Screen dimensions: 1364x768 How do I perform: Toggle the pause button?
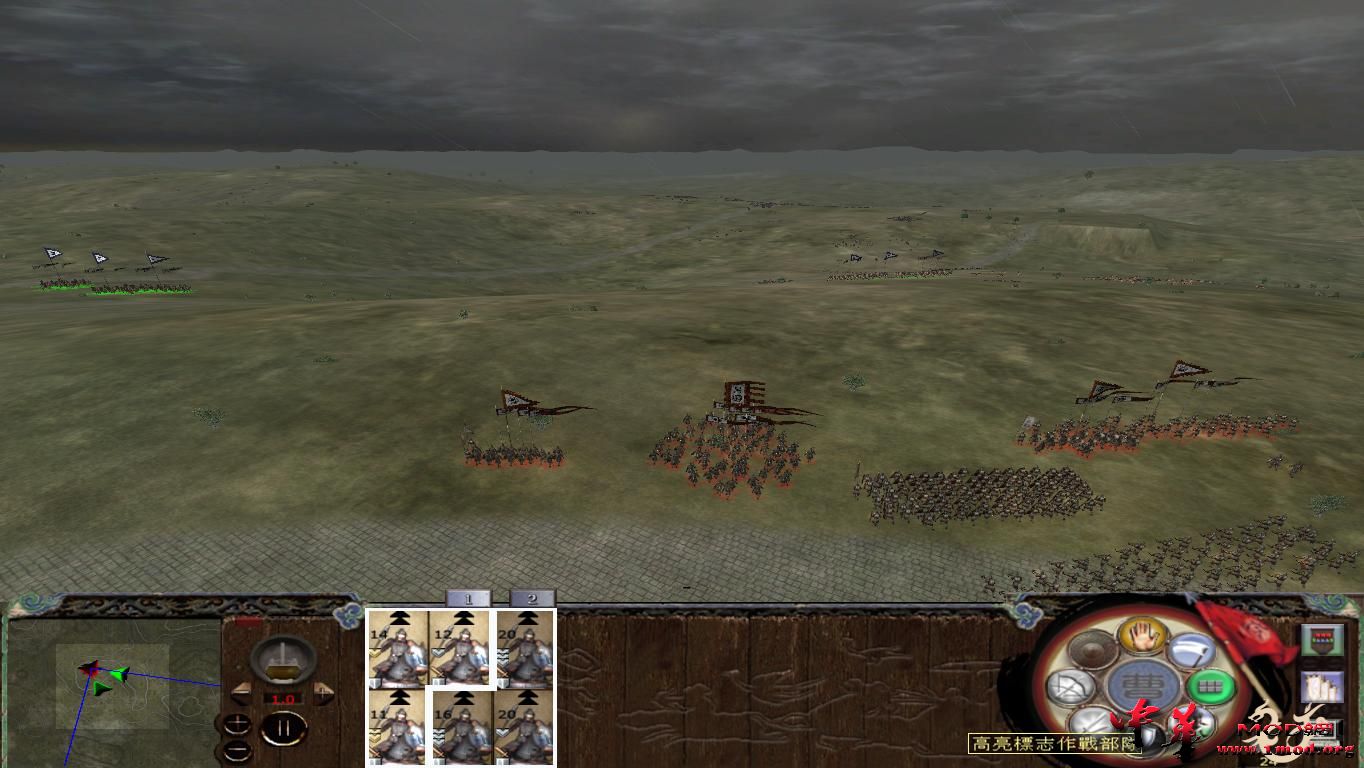pyautogui.click(x=283, y=728)
